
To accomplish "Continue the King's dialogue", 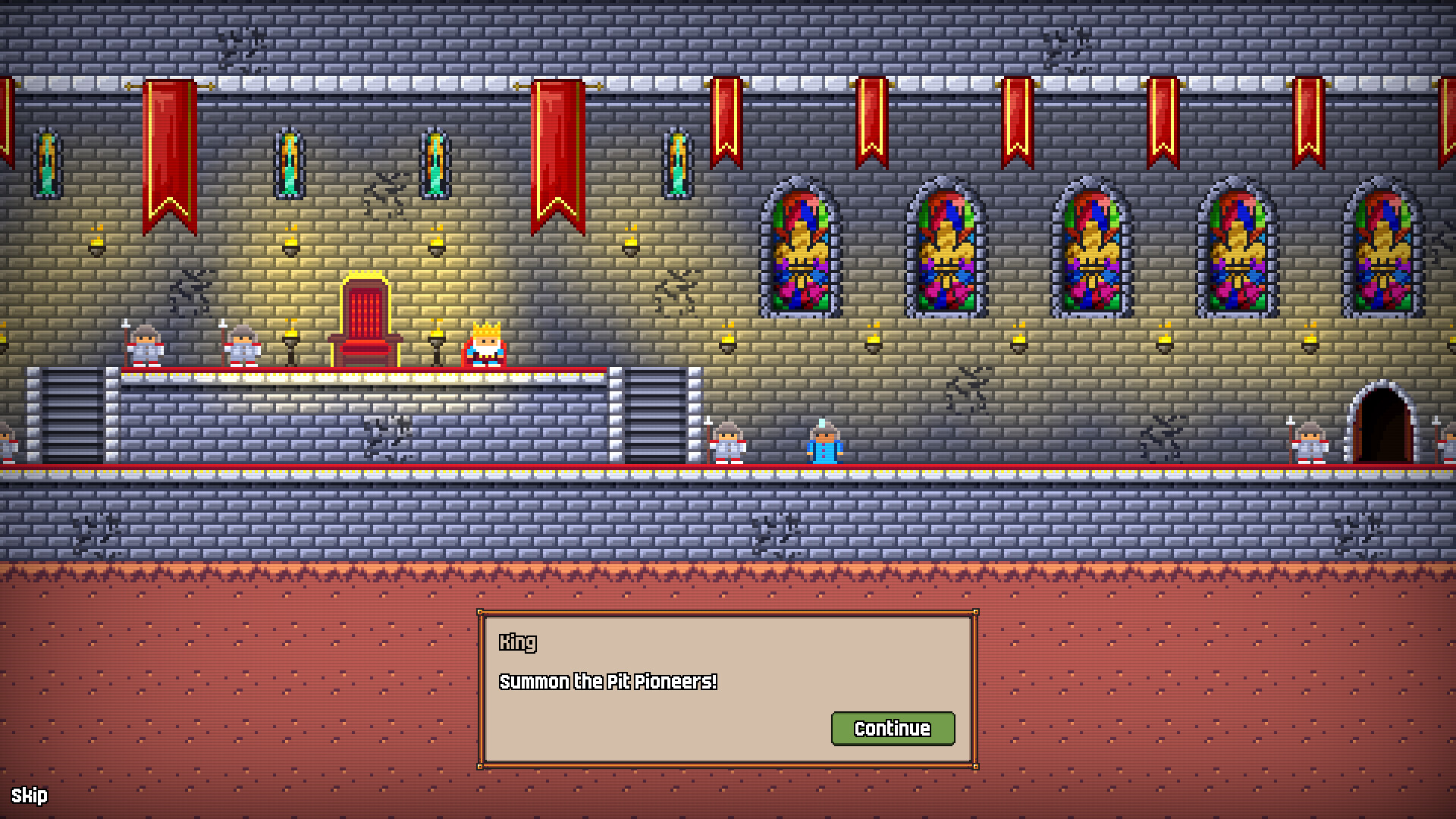I will coord(893,728).
